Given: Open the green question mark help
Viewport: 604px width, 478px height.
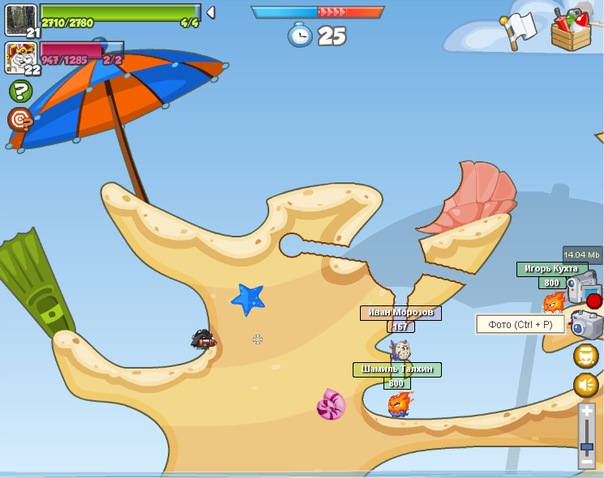Looking at the screenshot, I should click(20, 92).
